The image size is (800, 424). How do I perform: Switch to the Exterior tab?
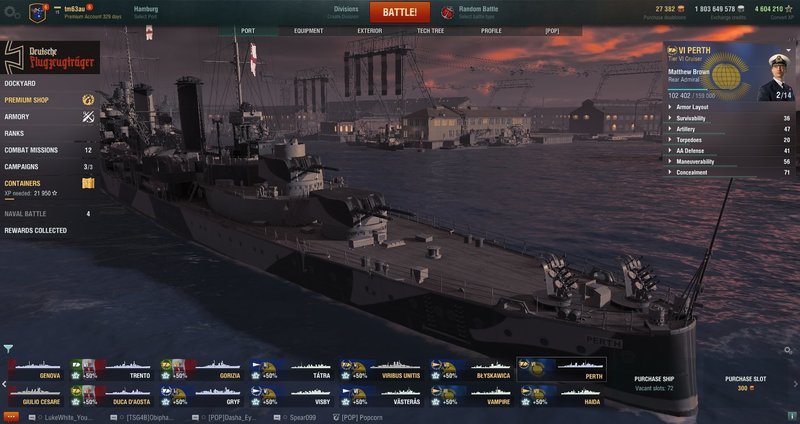369,31
